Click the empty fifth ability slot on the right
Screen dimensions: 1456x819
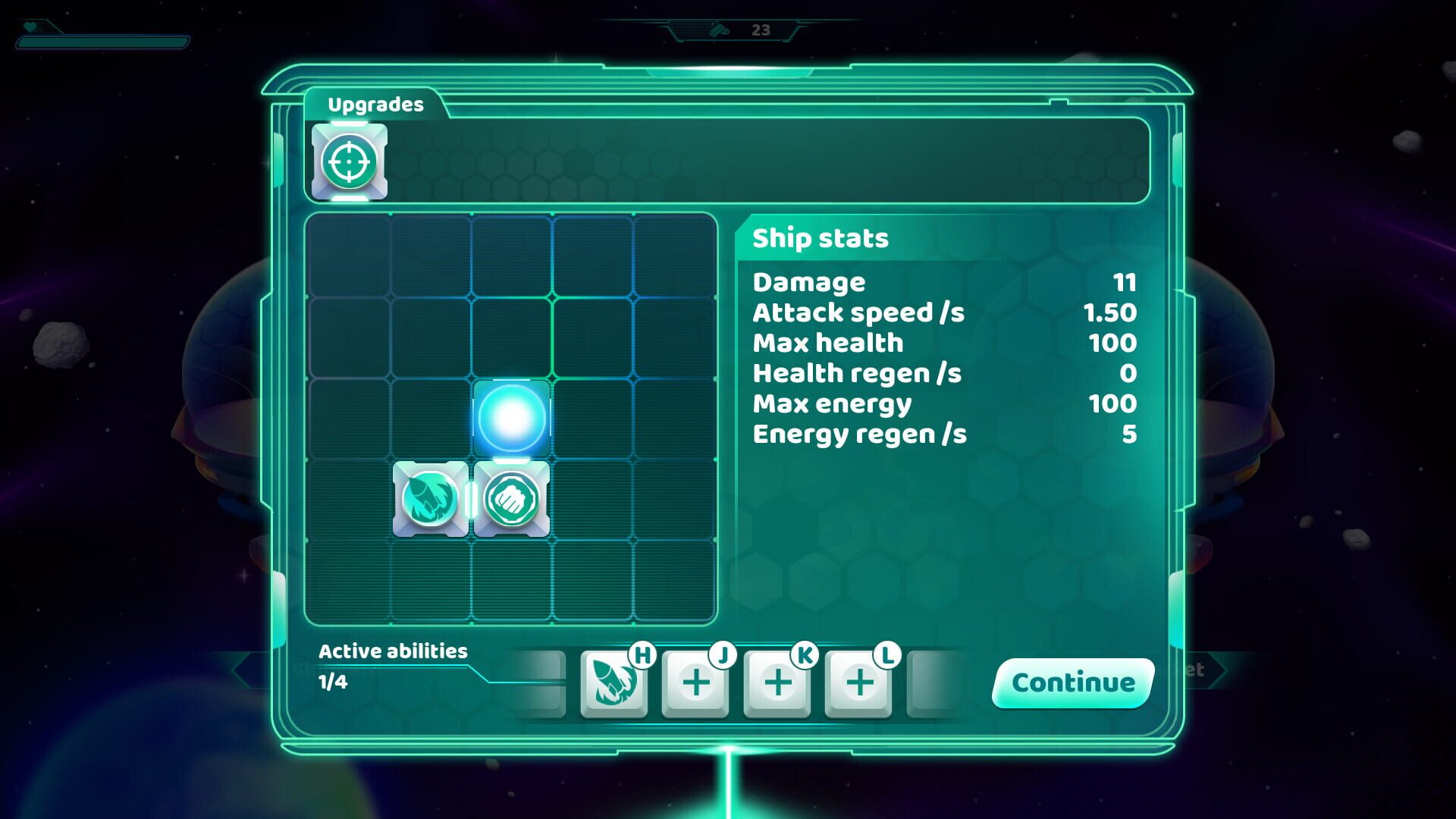point(942,681)
